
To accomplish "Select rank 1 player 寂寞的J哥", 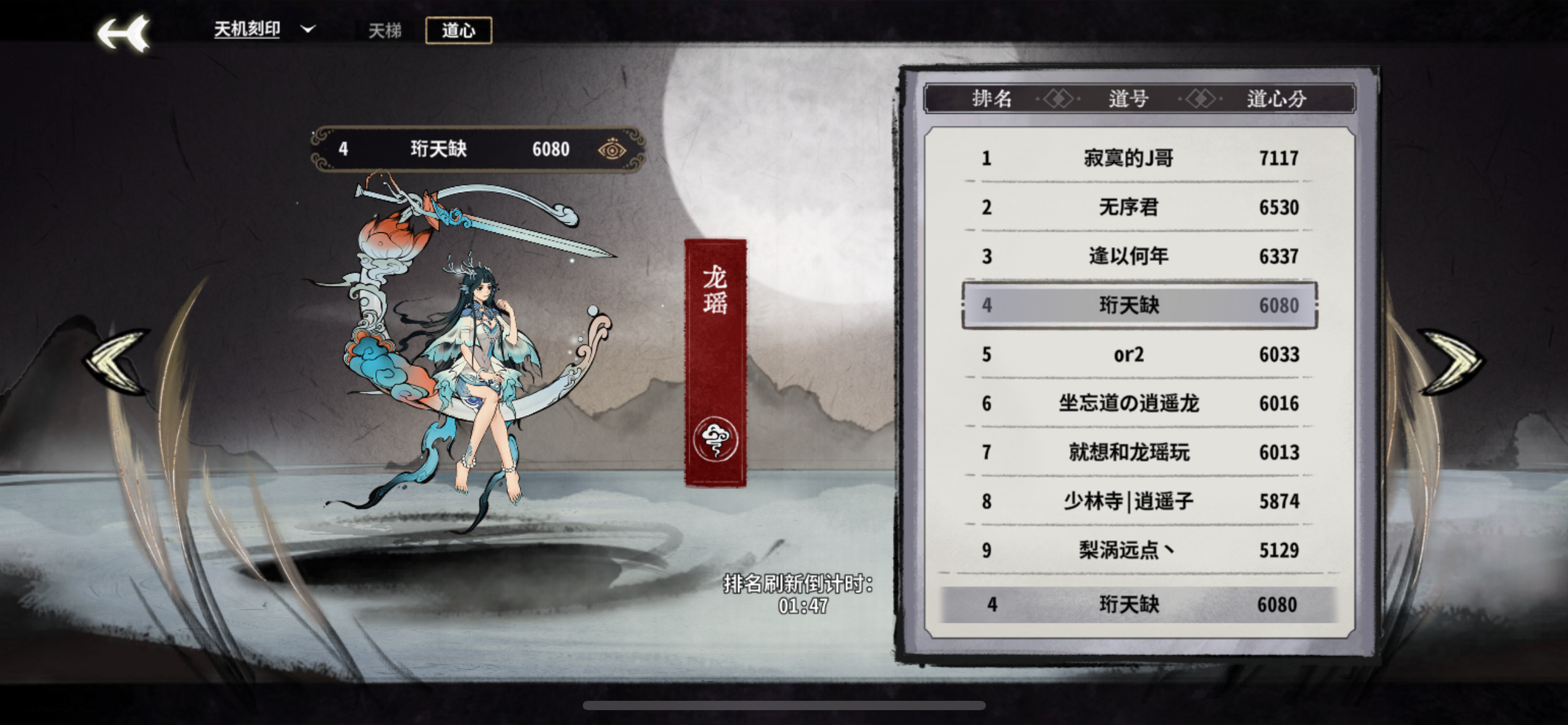I will pyautogui.click(x=1139, y=158).
